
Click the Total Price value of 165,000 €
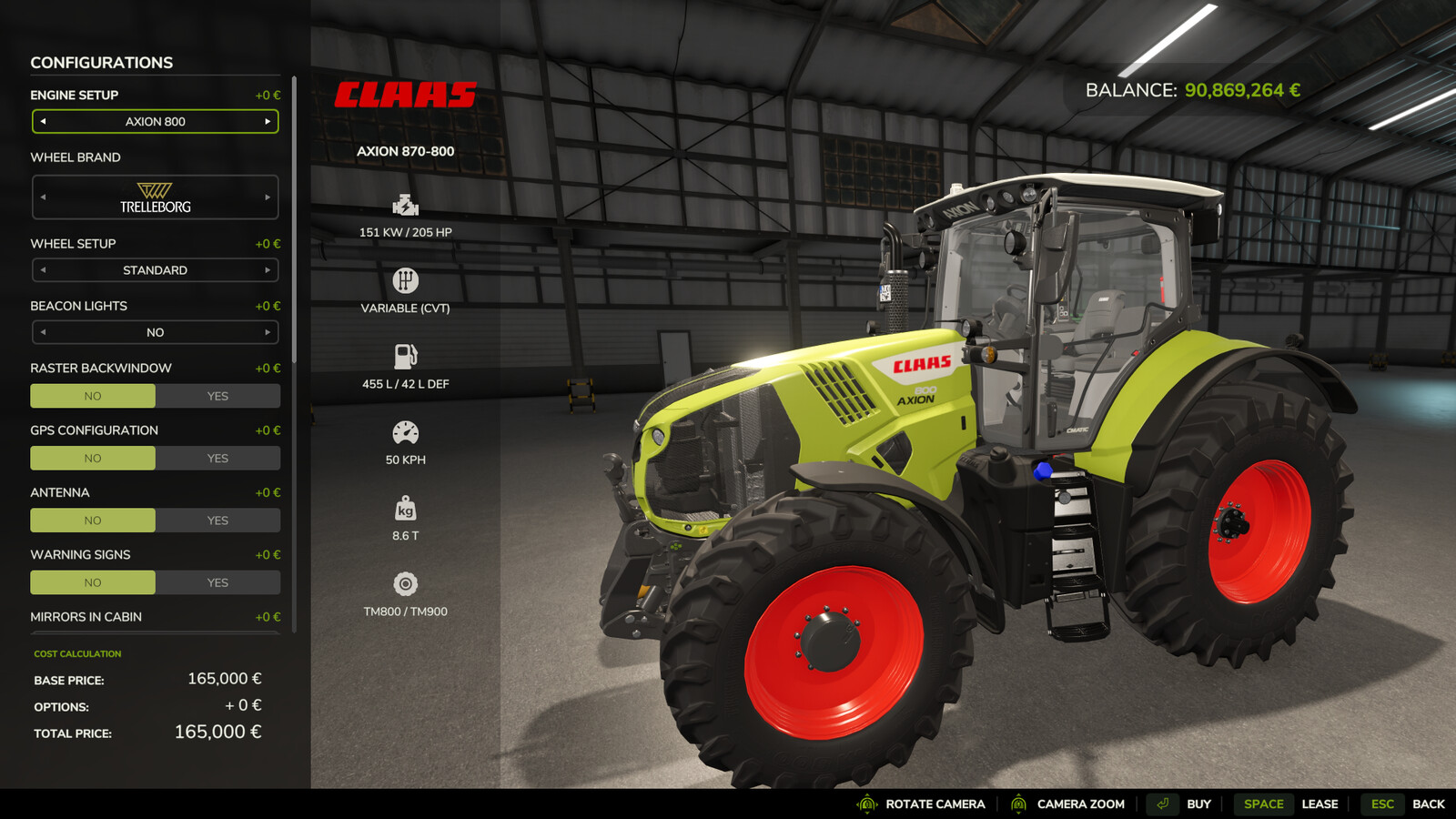point(218,732)
